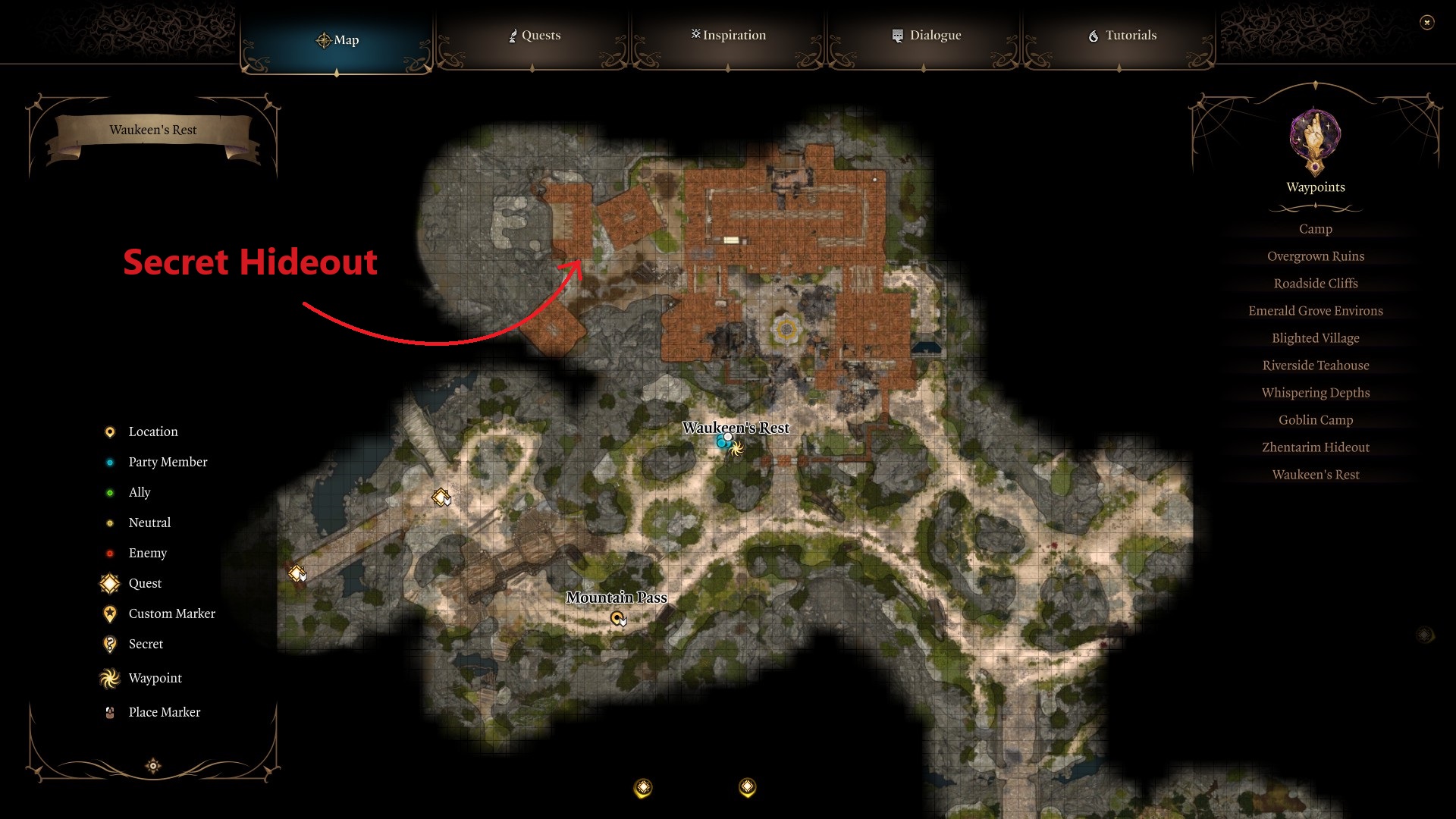Select the Quest legend icon
The height and width of the screenshot is (819, 1456).
[109, 583]
